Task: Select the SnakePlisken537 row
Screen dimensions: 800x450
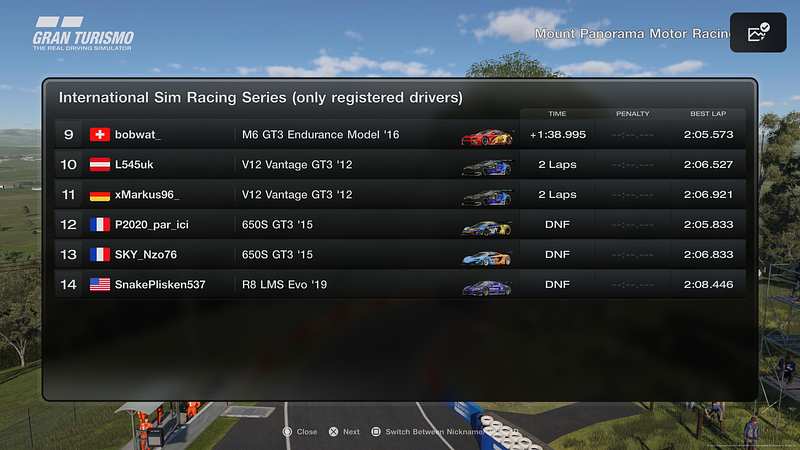Action: pos(400,285)
